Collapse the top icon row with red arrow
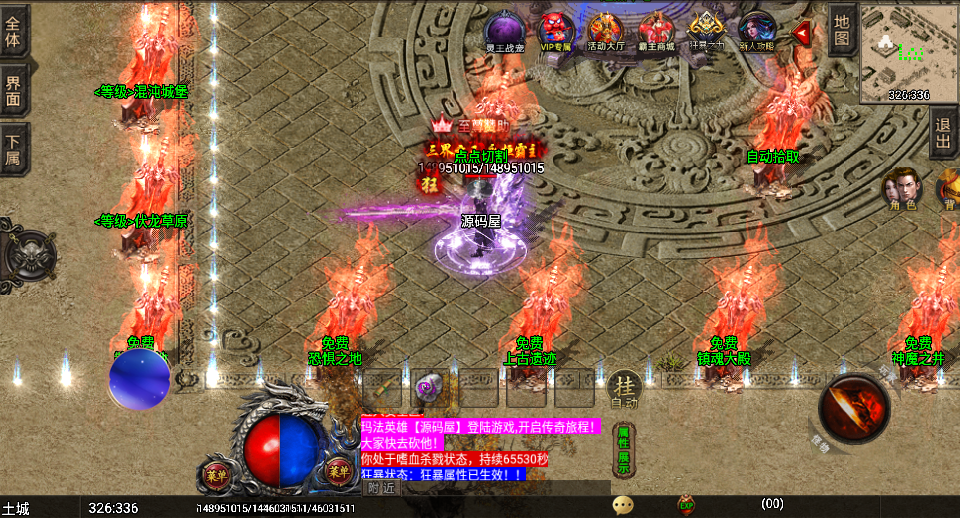 [801, 33]
